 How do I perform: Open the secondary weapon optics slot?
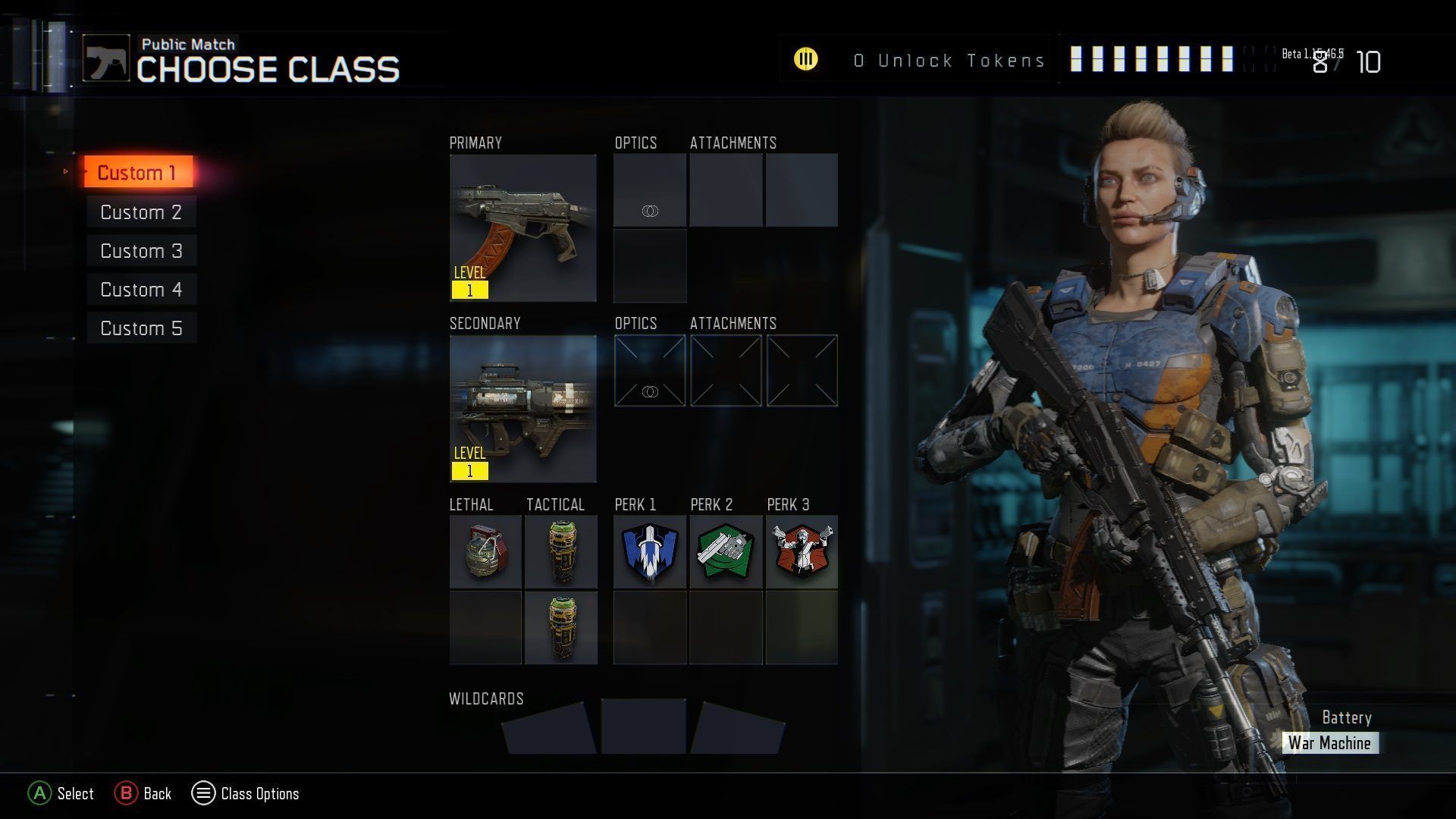[x=650, y=370]
